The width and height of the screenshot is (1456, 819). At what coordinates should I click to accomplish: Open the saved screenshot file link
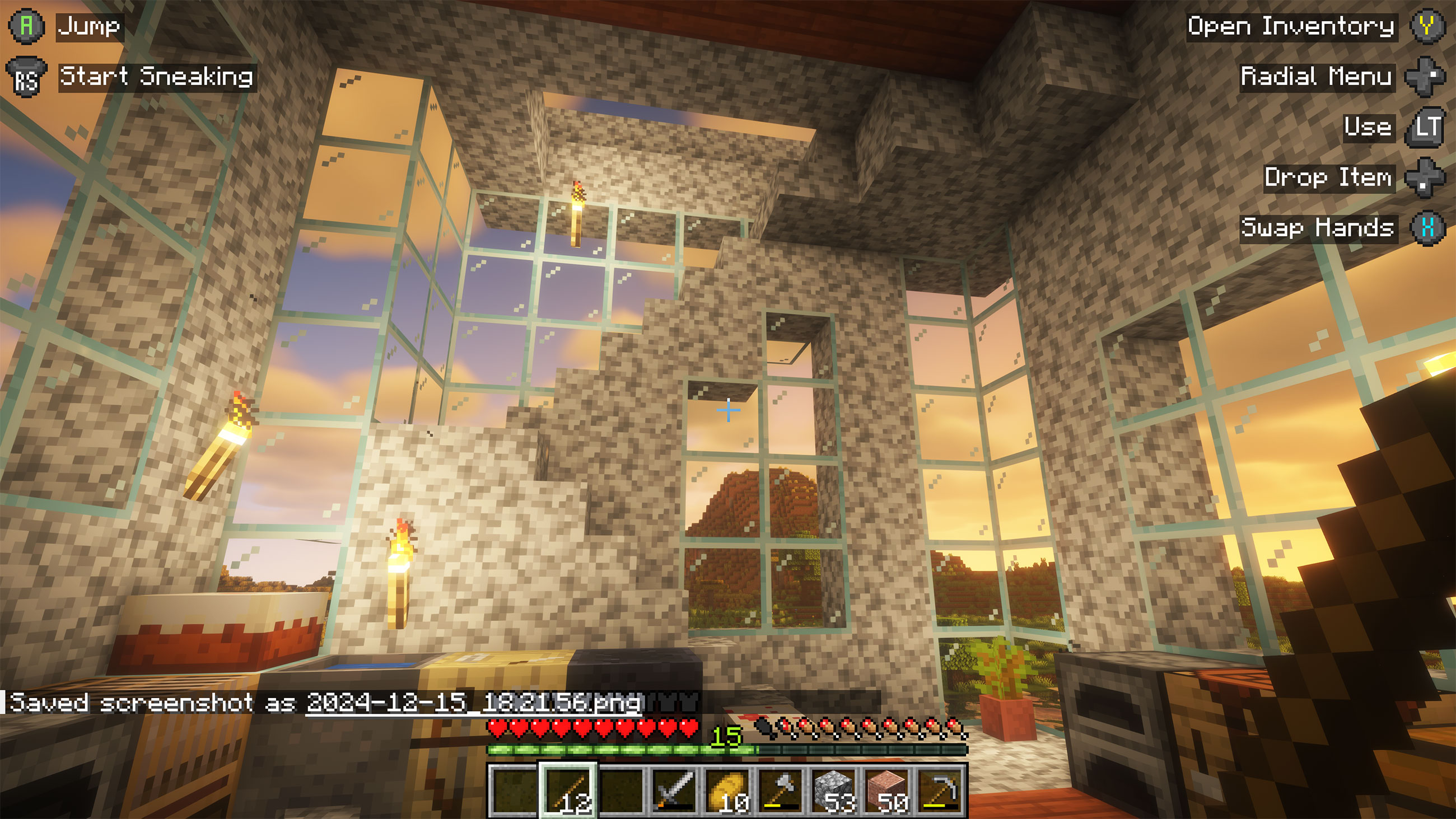(473, 703)
